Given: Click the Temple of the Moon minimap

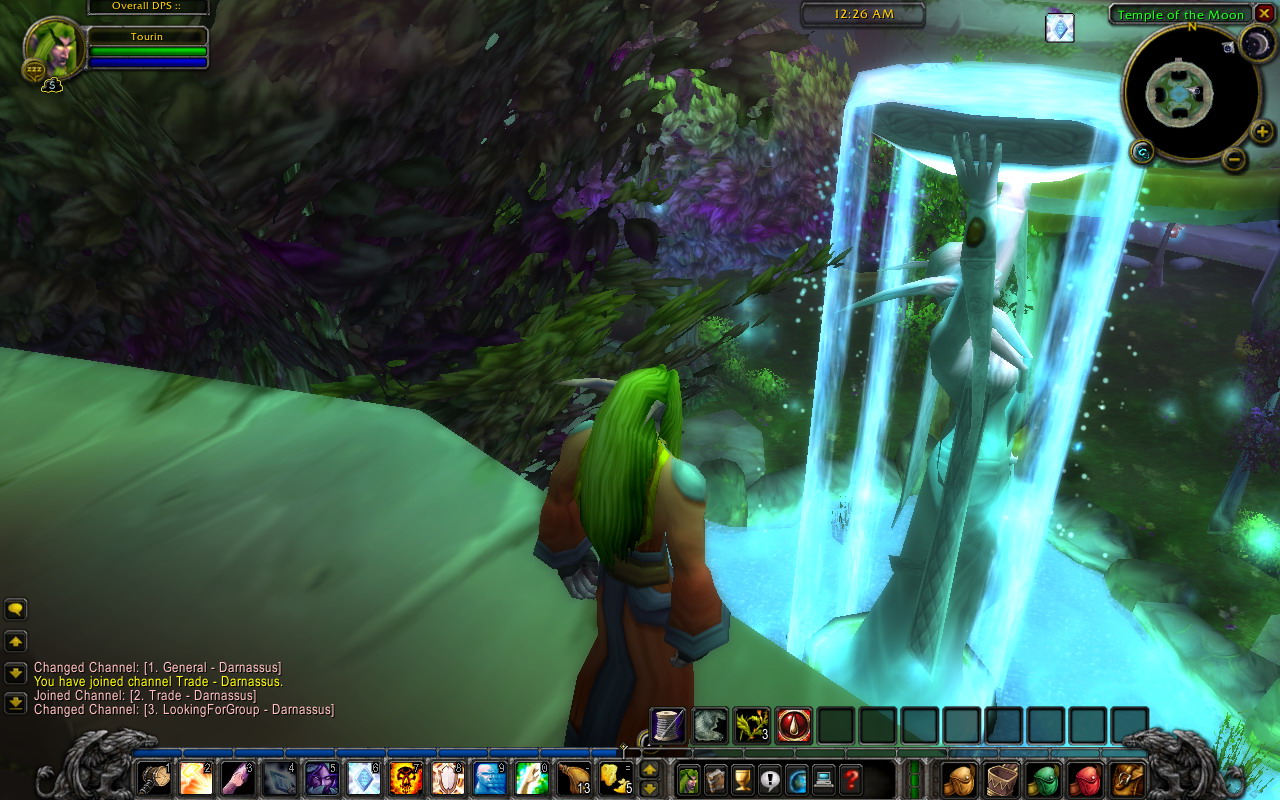Looking at the screenshot, I should (x=1180, y=93).
